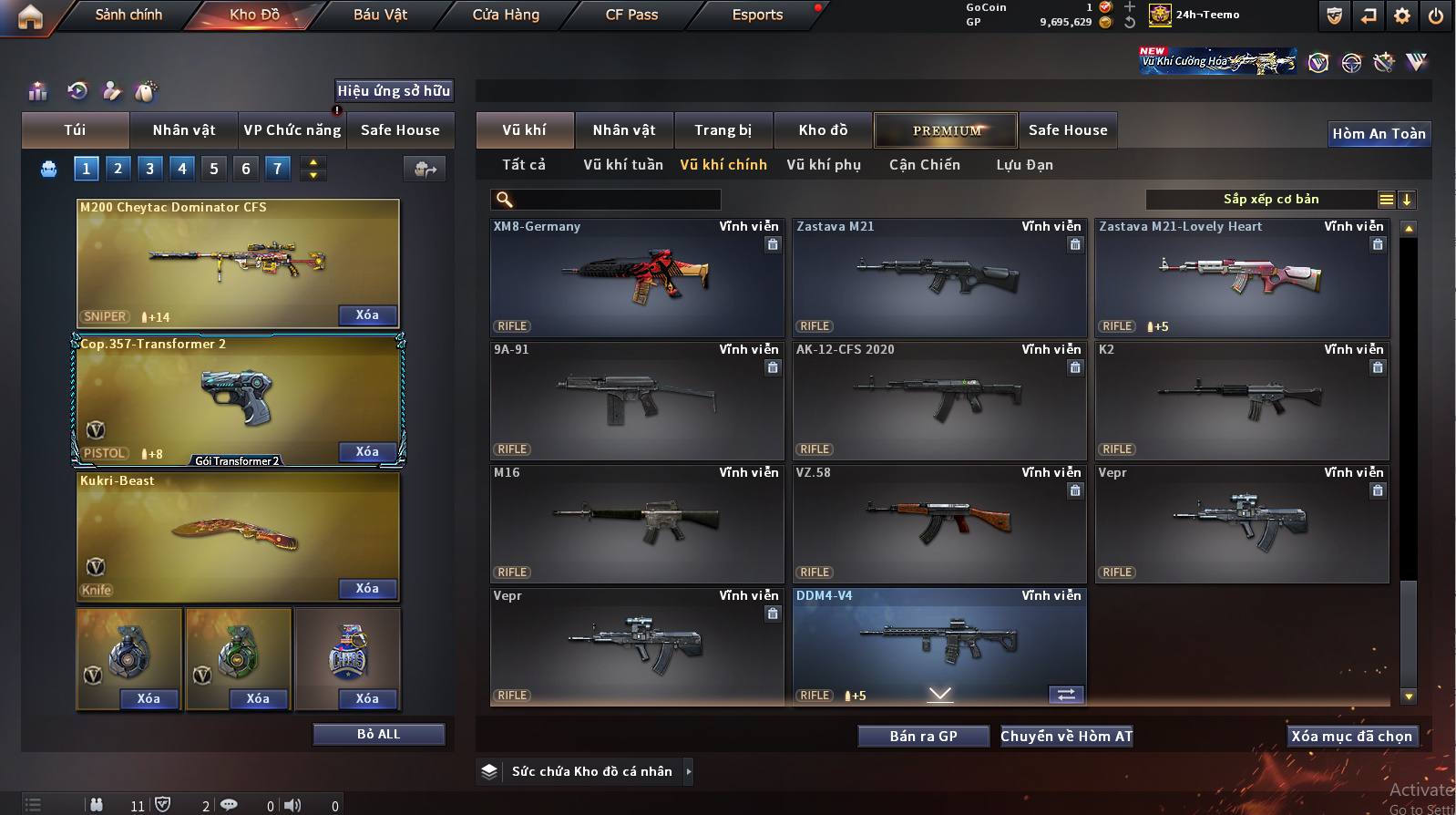
Task: Show Cận Chiến melee weapons
Action: pyautogui.click(x=925, y=165)
